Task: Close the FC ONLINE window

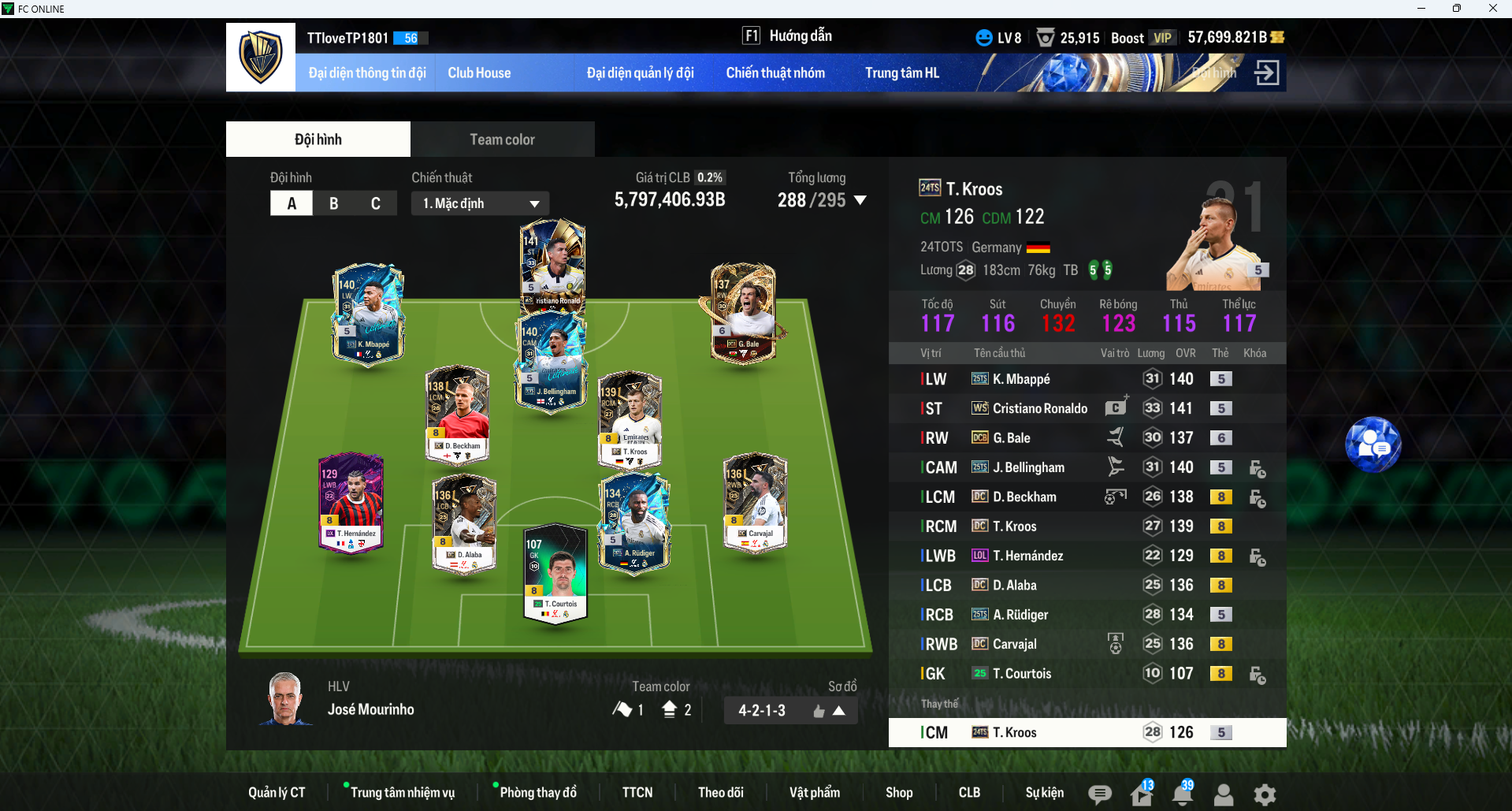Action: pyautogui.click(x=1492, y=9)
